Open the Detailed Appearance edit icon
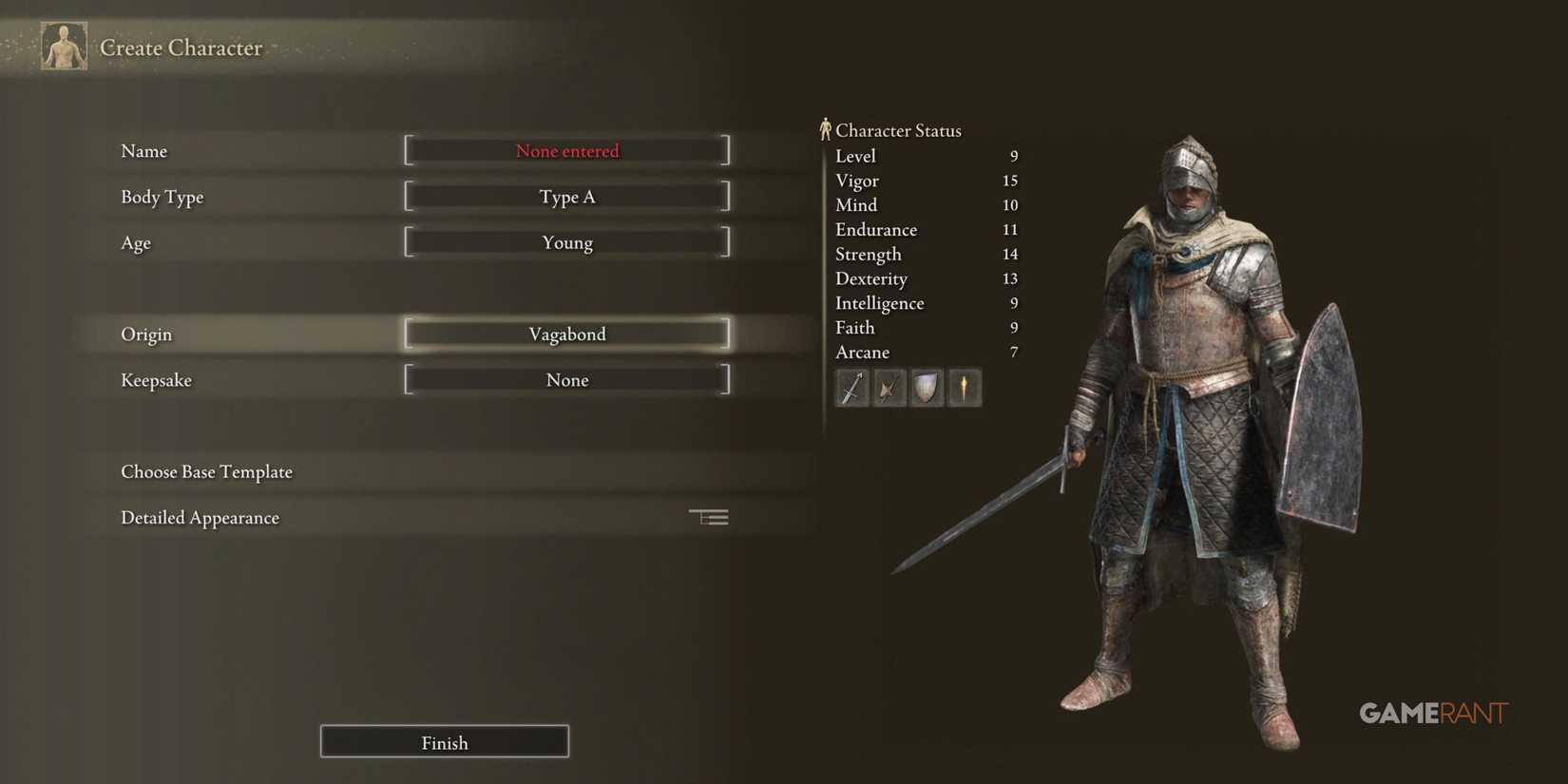1568x784 pixels. [x=708, y=516]
